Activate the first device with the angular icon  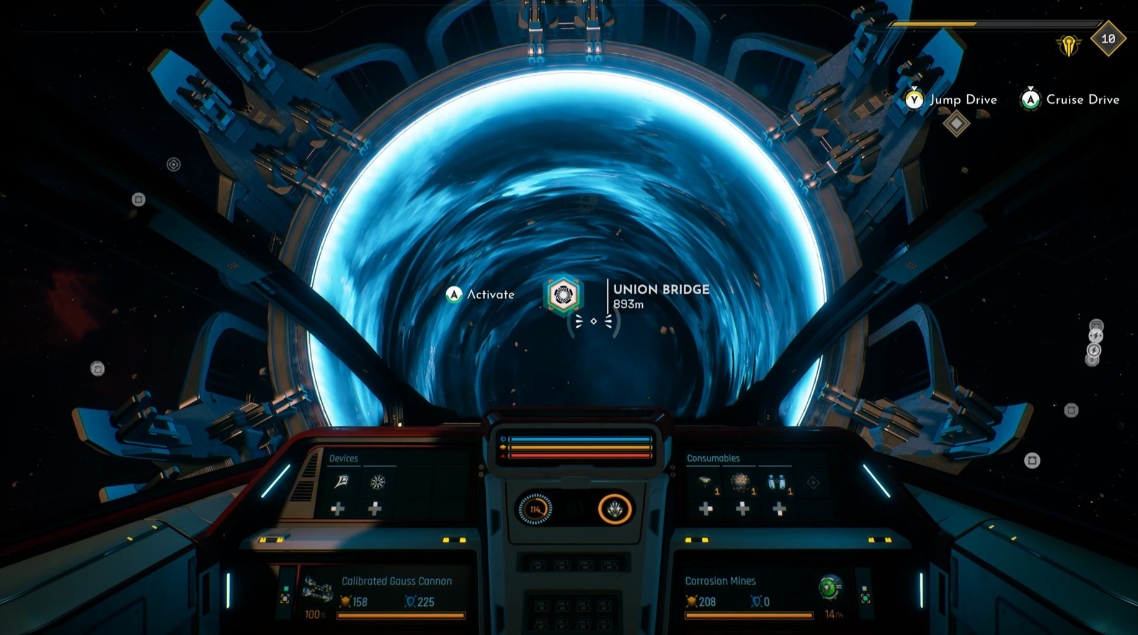pos(338,482)
